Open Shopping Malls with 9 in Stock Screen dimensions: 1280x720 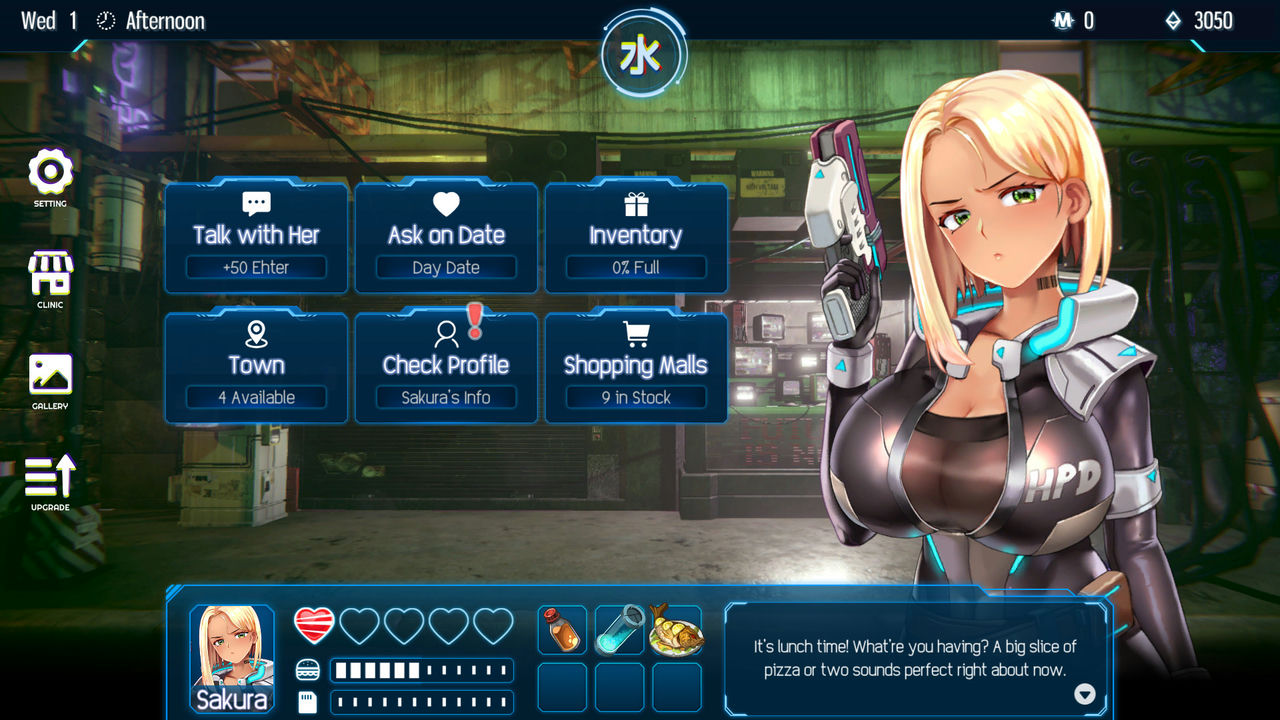pos(636,365)
